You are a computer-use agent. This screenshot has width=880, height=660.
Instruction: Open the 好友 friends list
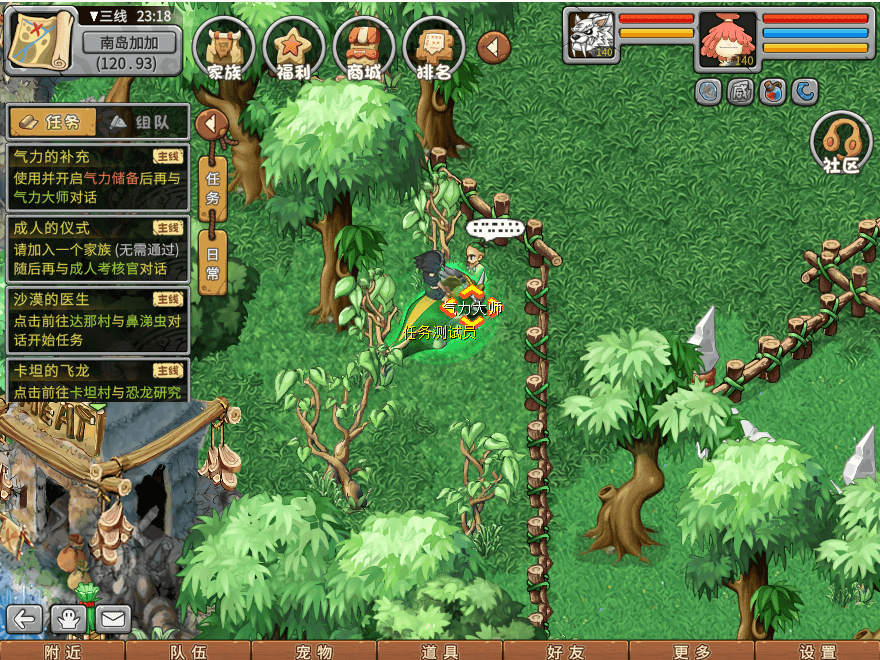tap(566, 651)
